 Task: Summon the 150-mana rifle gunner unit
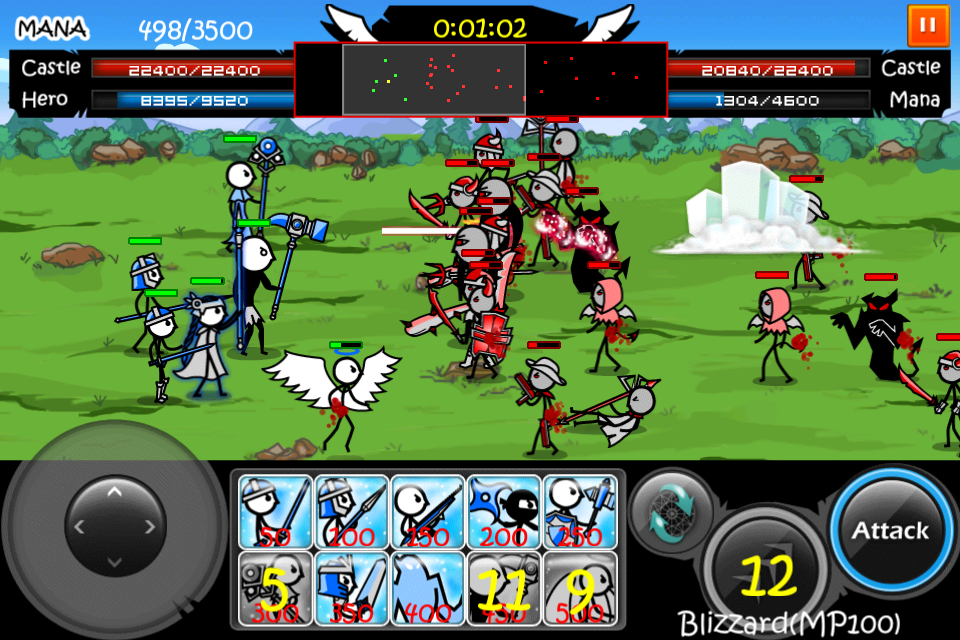tap(427, 511)
